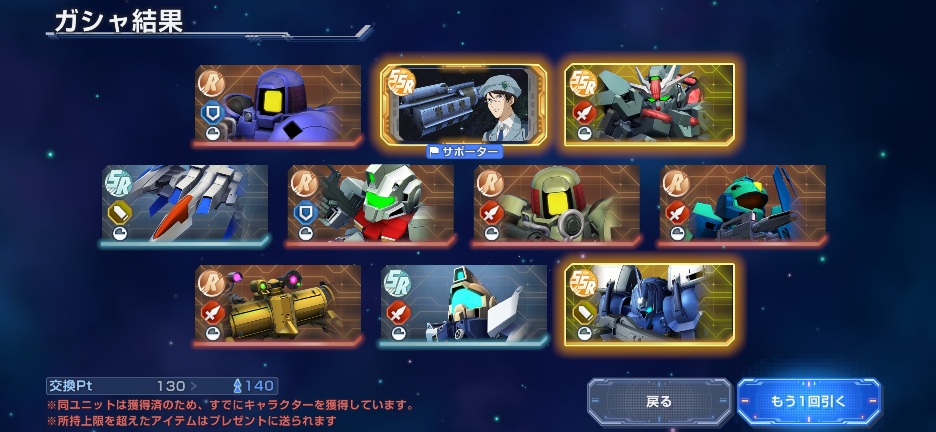The height and width of the screenshot is (432, 936).
Task: Select the teal R mobile suit card
Action: click(x=742, y=204)
